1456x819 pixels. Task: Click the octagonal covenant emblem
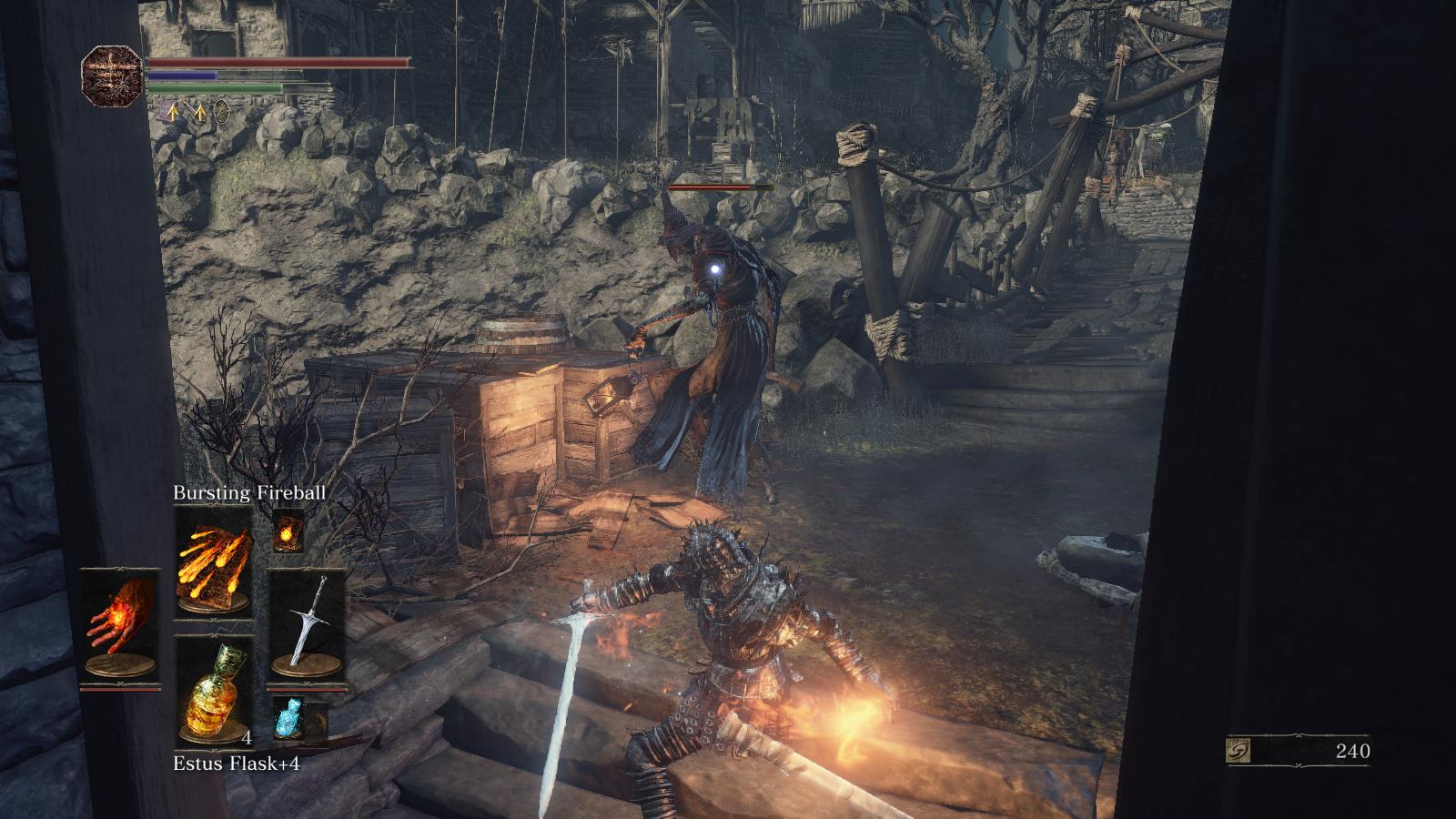coord(113,75)
